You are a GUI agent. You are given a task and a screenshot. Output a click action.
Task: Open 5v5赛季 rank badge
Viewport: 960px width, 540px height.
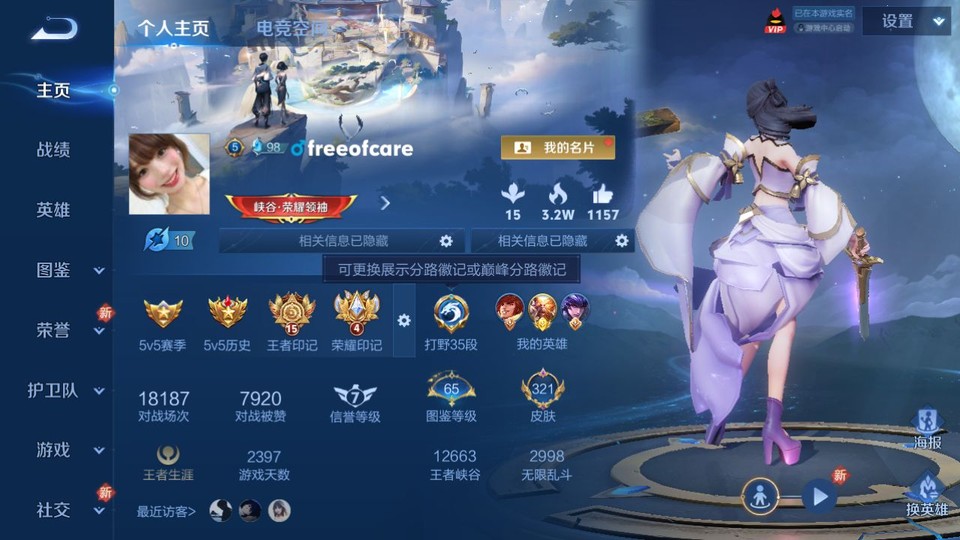(x=163, y=322)
